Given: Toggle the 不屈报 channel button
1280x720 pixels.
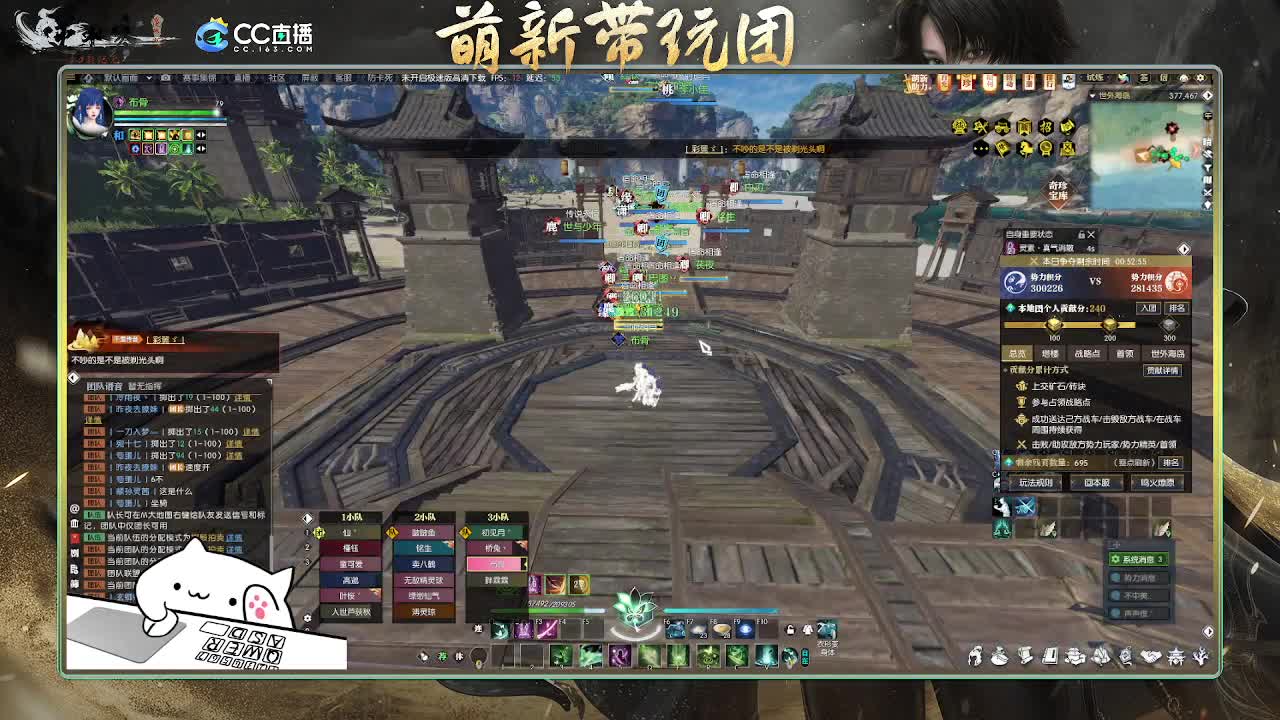Looking at the screenshot, I should (x=1138, y=595).
